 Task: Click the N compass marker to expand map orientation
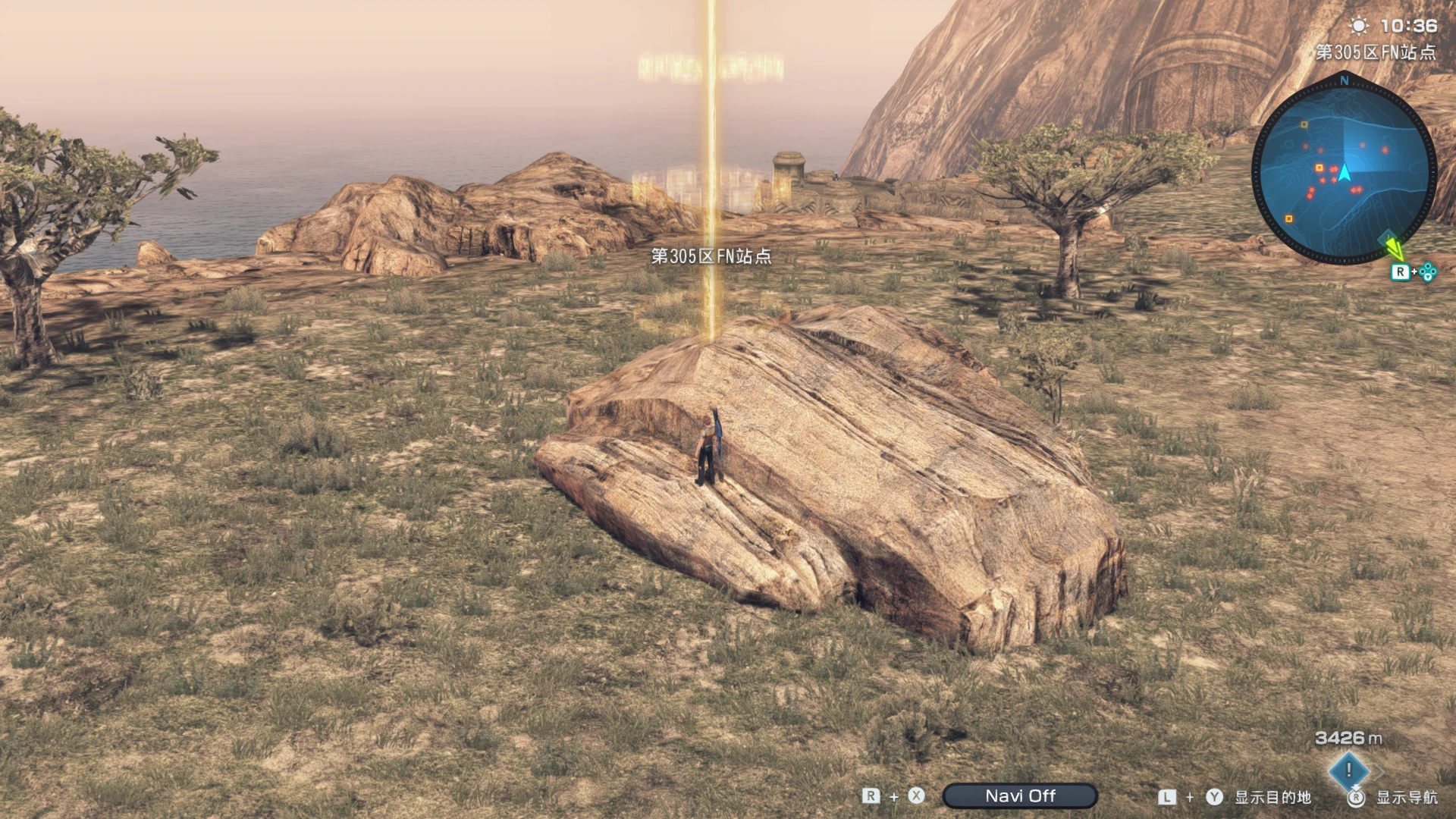tap(1344, 81)
